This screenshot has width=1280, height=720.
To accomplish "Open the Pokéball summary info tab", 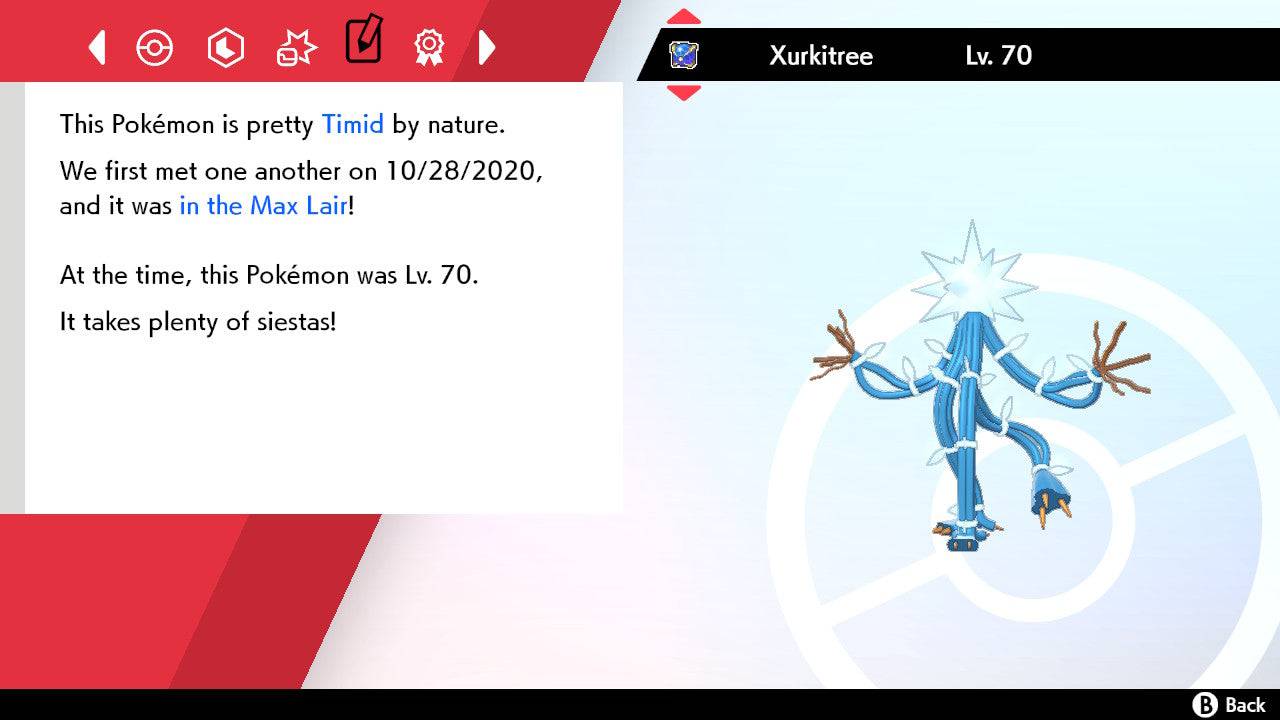I will point(155,47).
